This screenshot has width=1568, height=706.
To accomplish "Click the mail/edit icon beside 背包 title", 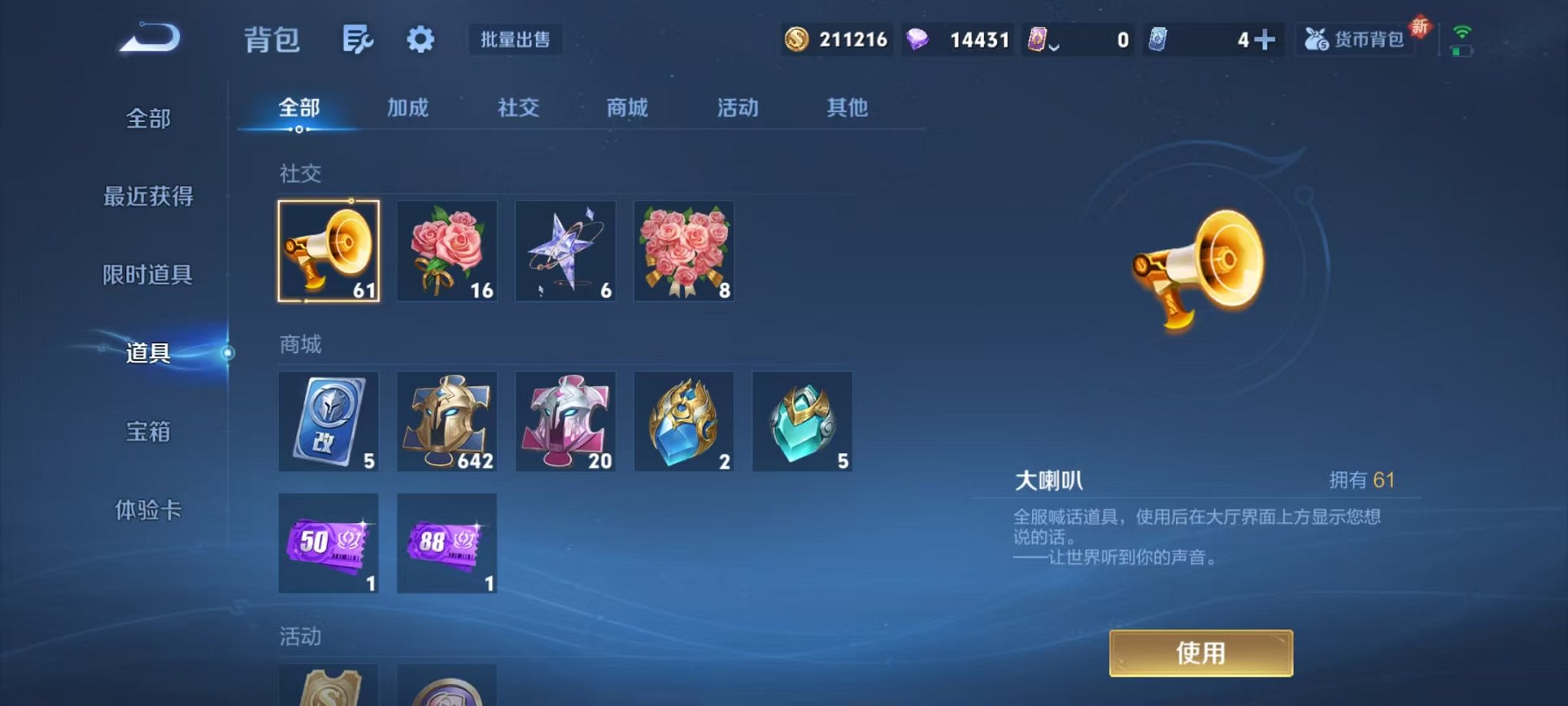I will point(358,38).
